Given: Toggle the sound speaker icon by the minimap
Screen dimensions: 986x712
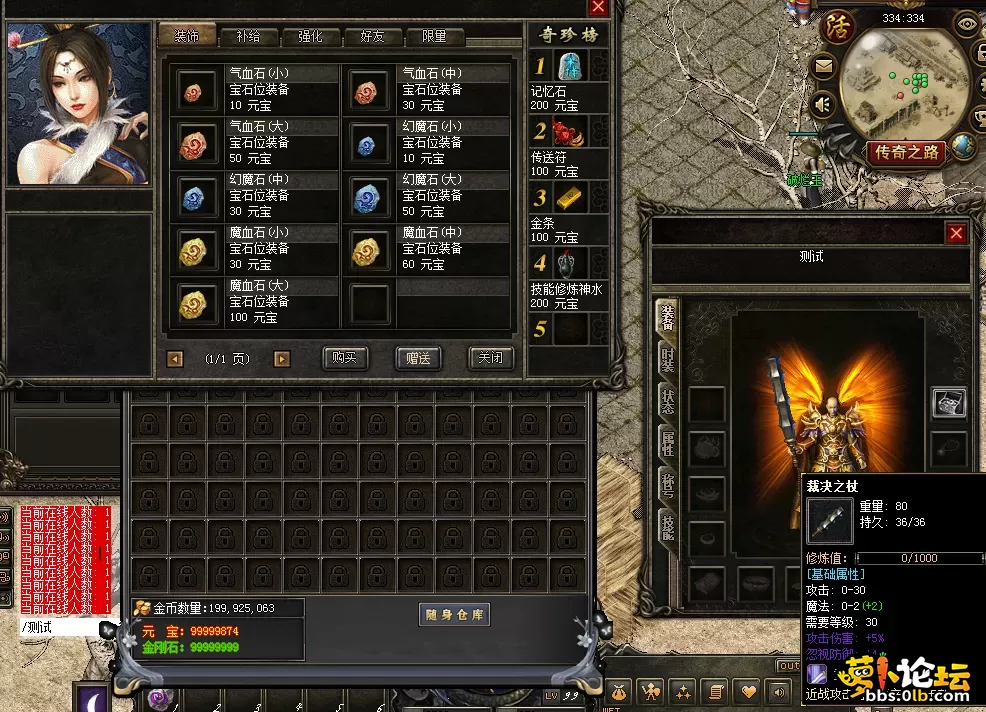Looking at the screenshot, I should pos(824,104).
